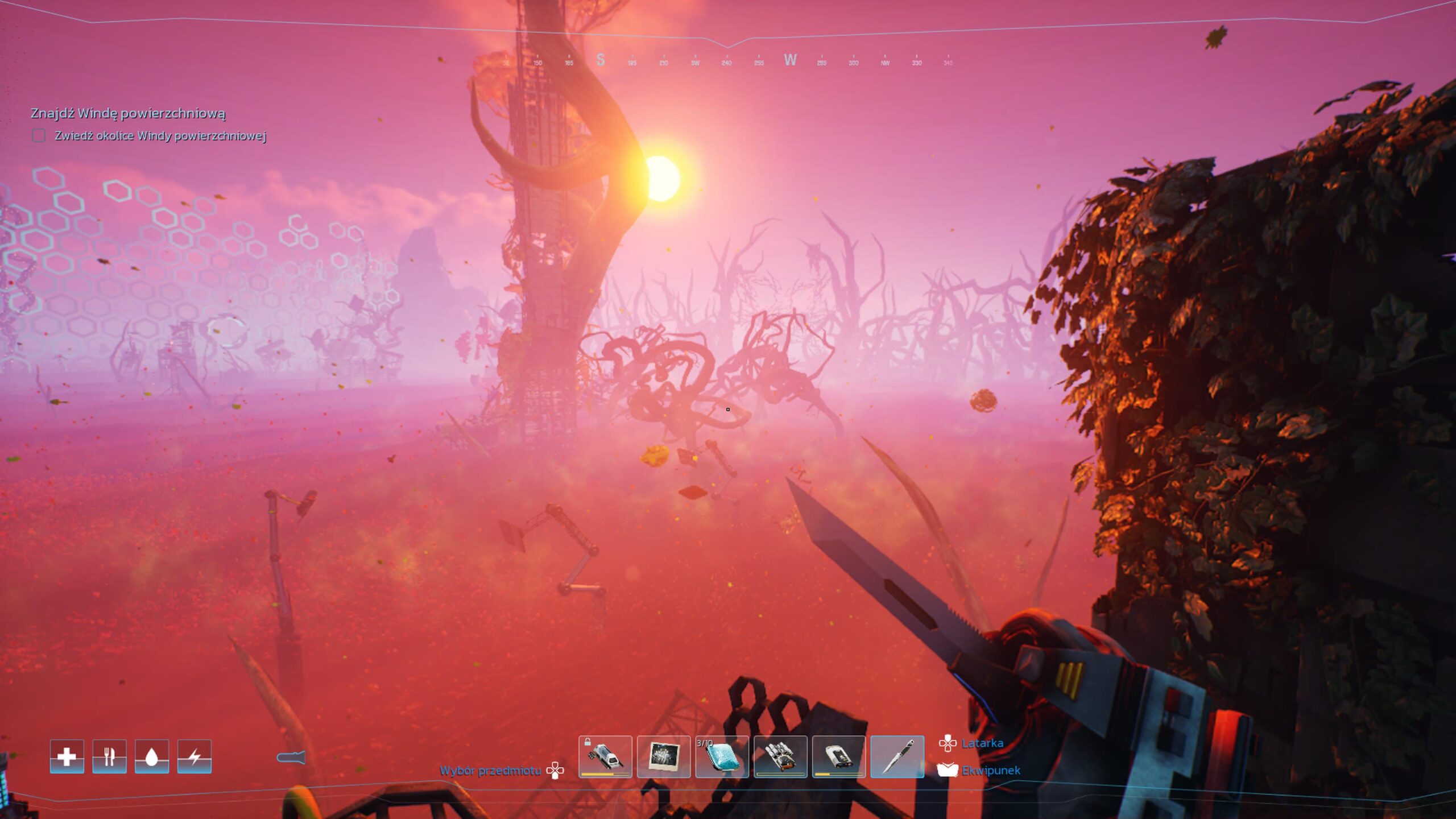Equip the knife from the highlighted slot
Image resolution: width=1456 pixels, height=819 pixels.
(897, 756)
